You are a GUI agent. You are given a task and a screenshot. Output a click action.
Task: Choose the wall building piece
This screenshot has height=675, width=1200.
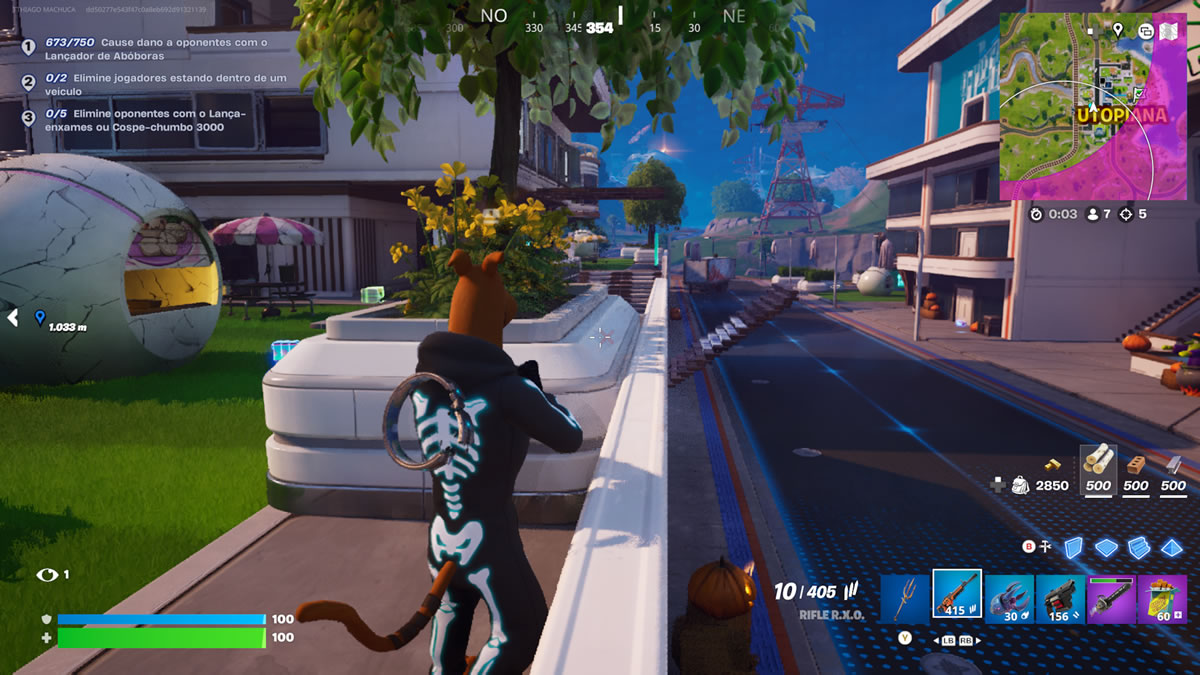1073,547
